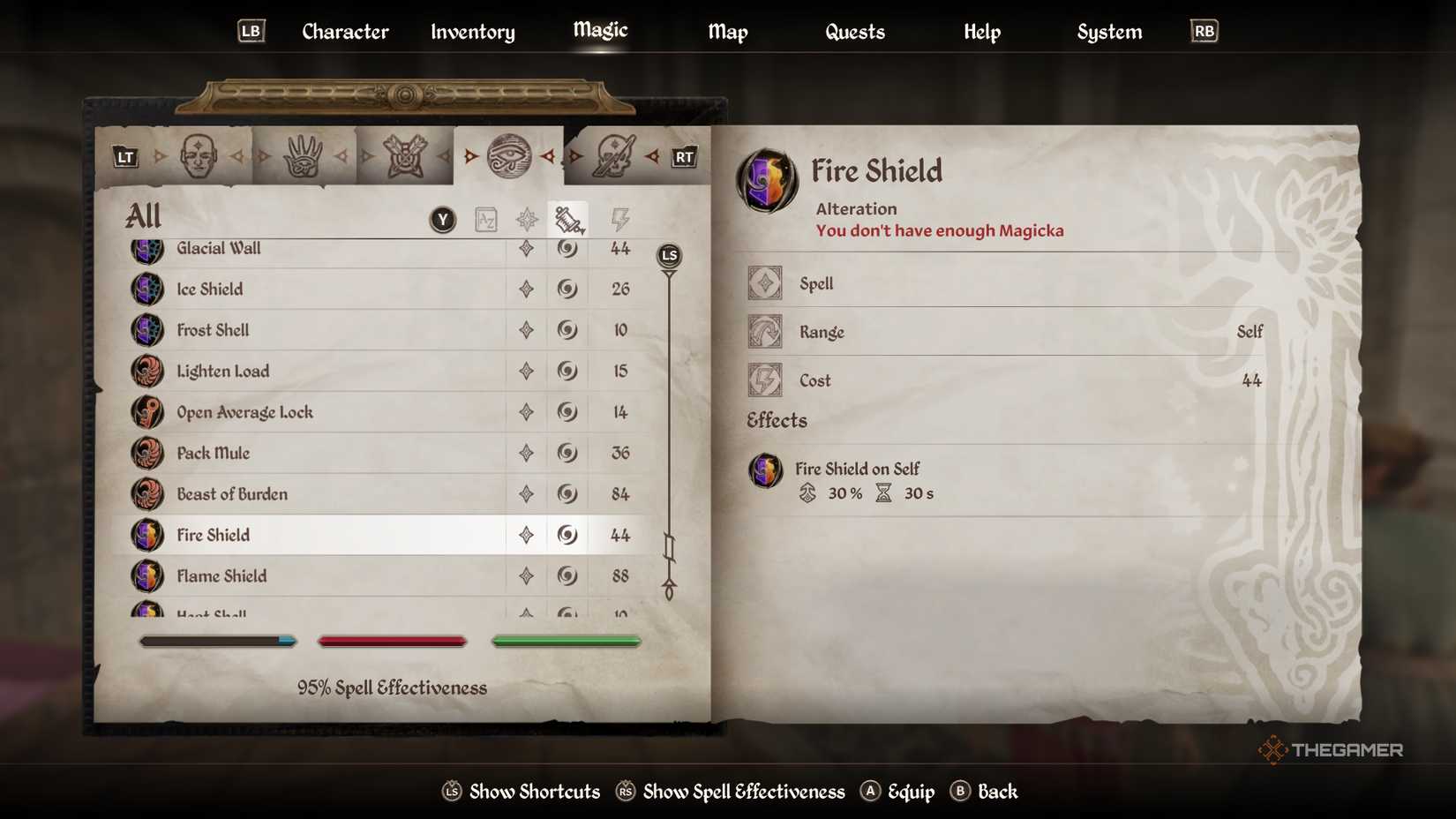The height and width of the screenshot is (819, 1456).
Task: Select the hand-with-eye school tab
Action: [304, 154]
